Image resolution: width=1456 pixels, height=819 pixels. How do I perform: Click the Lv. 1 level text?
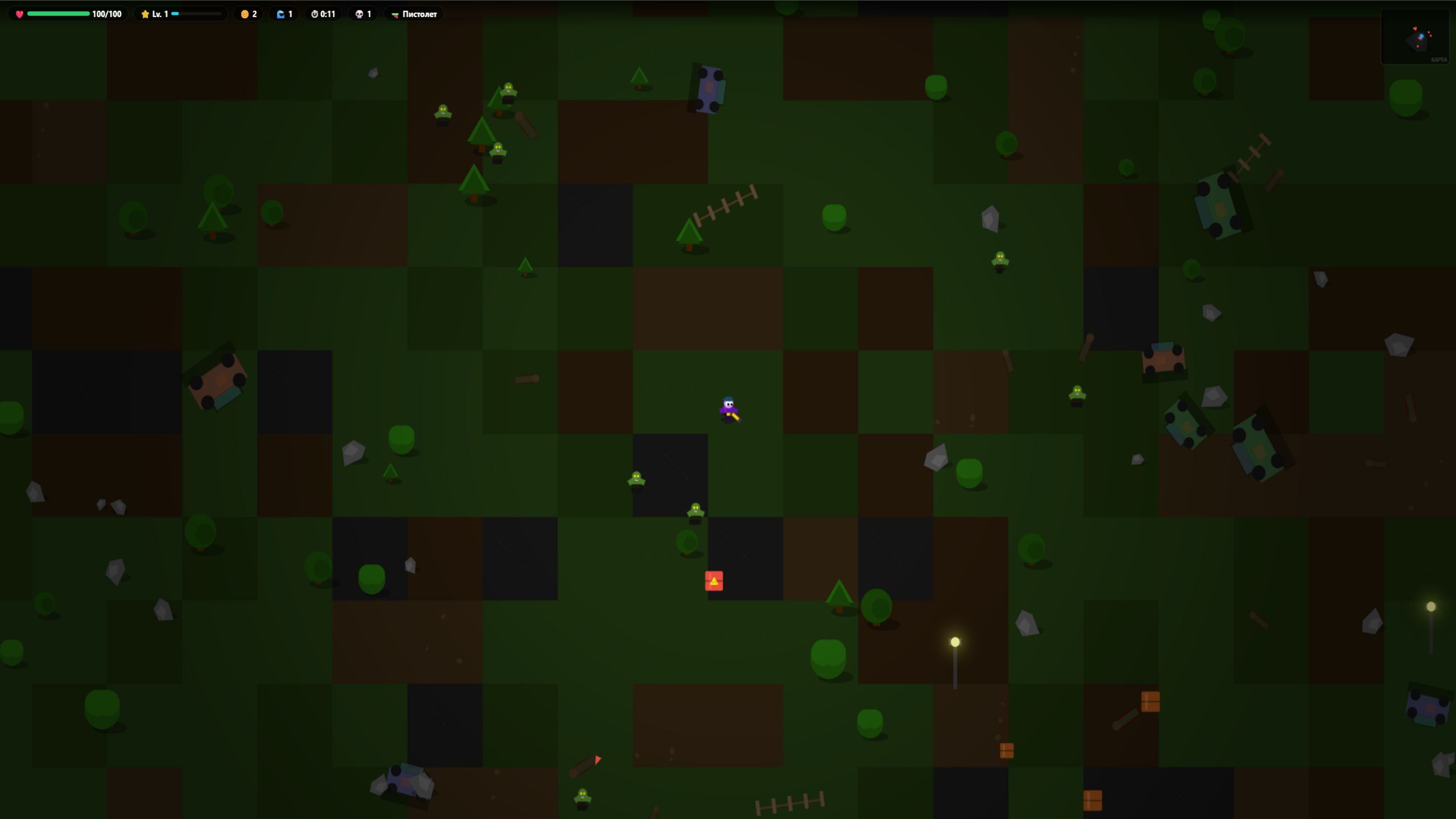160,13
